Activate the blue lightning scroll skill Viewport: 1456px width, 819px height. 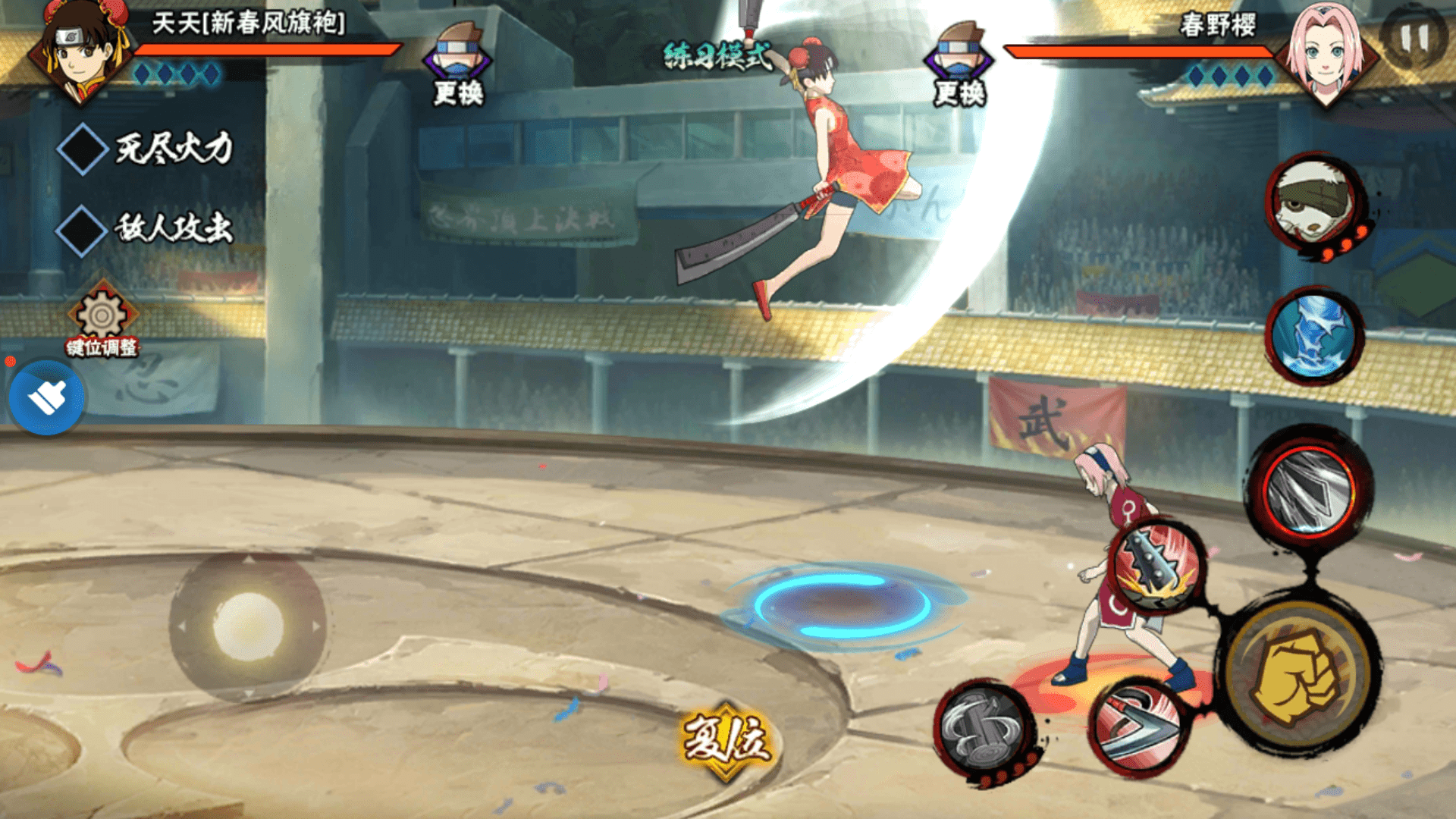point(1313,335)
